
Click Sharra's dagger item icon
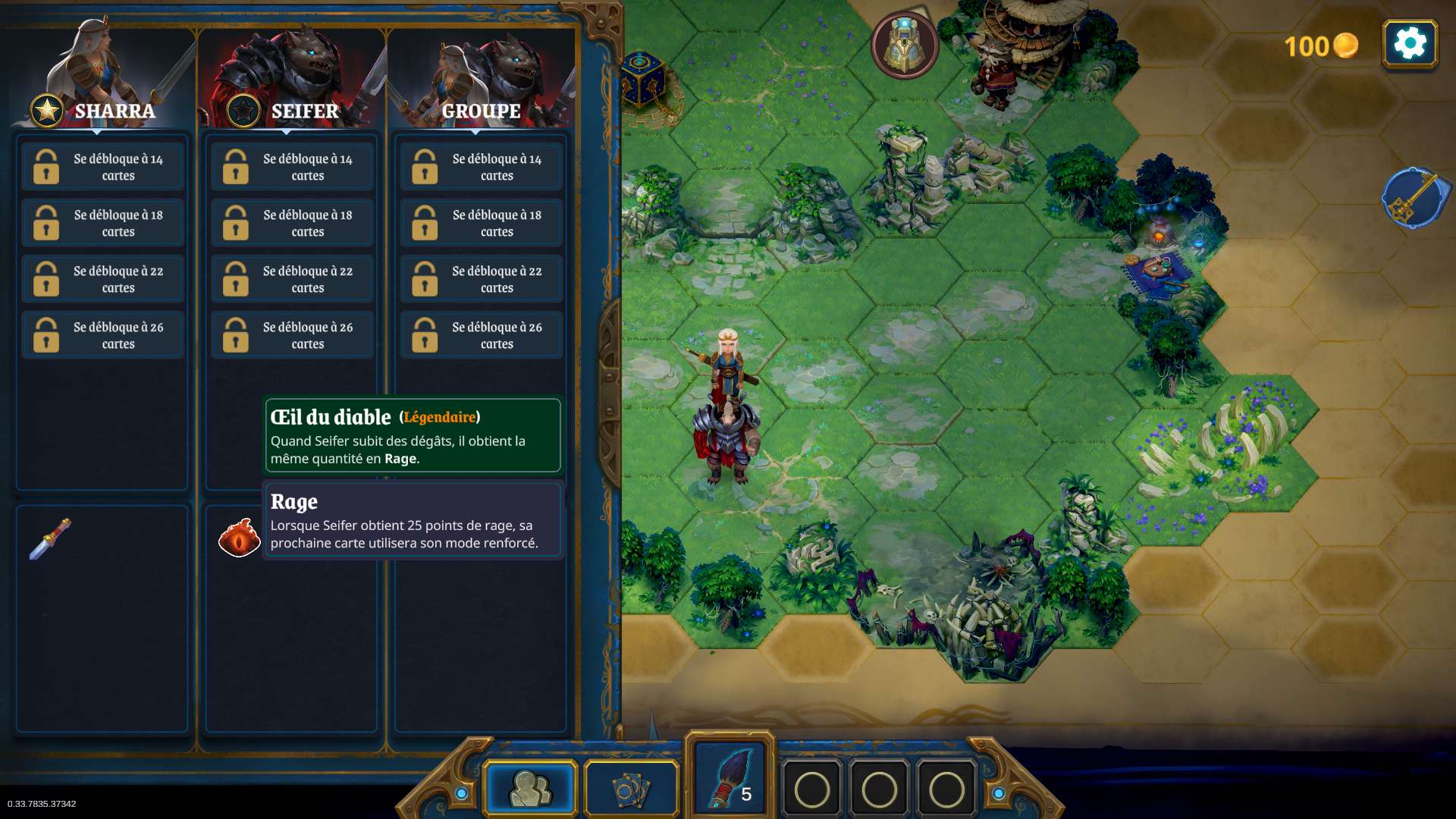click(50, 538)
